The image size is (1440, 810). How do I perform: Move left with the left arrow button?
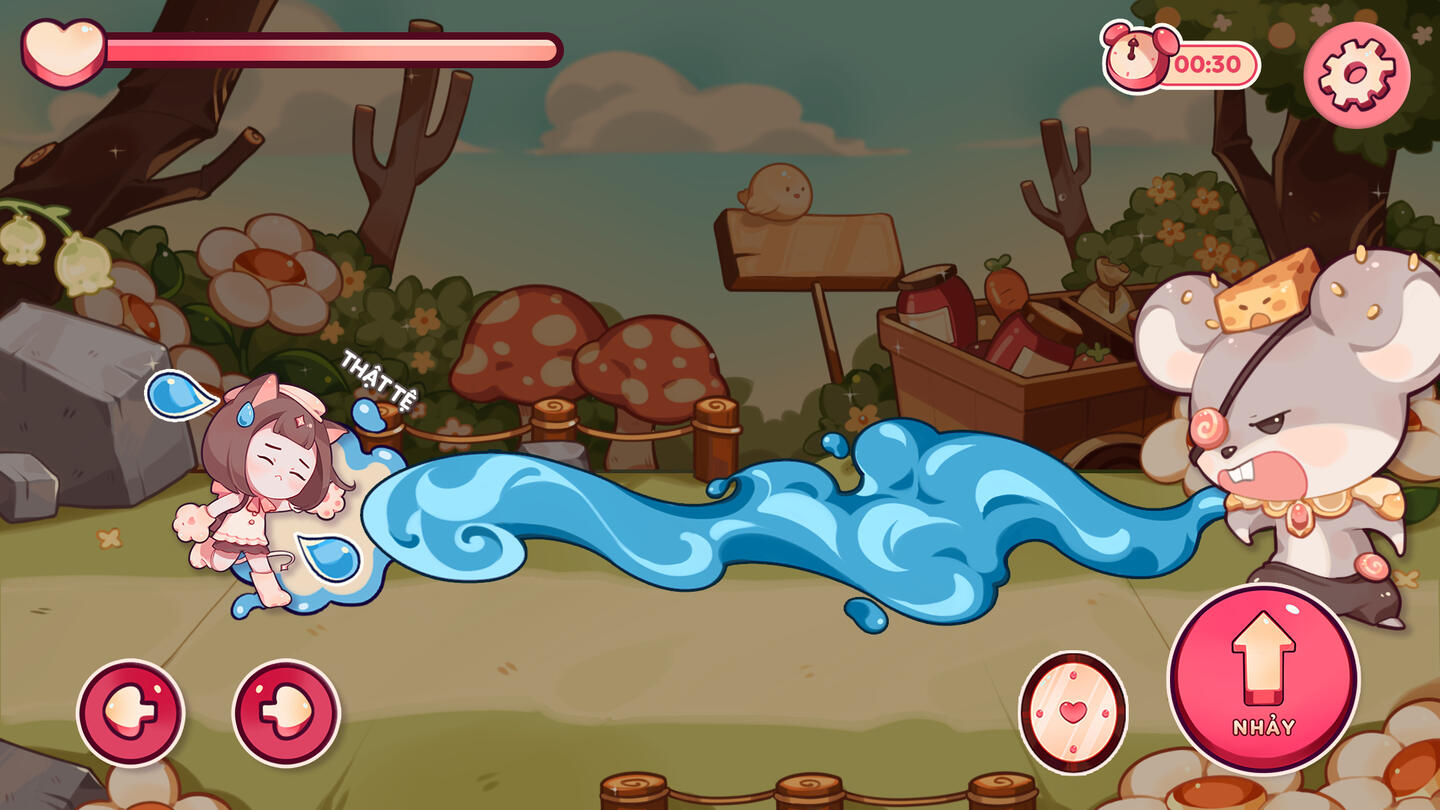tap(131, 712)
